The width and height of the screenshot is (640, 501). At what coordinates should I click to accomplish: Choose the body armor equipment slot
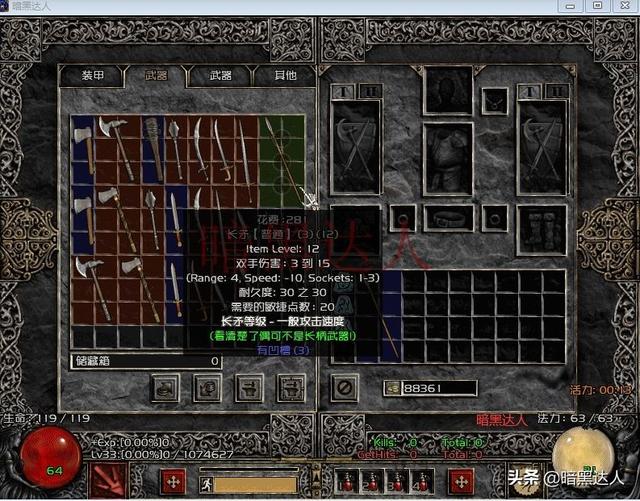tap(447, 159)
